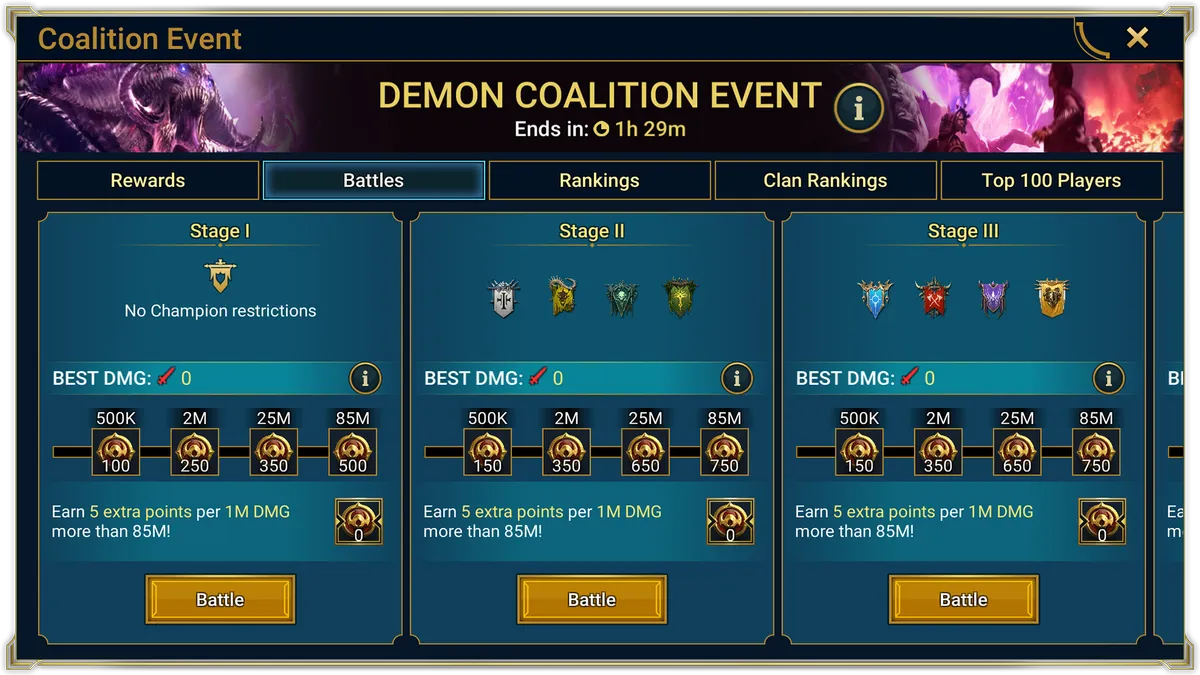Start the Stage II battle

click(x=592, y=599)
